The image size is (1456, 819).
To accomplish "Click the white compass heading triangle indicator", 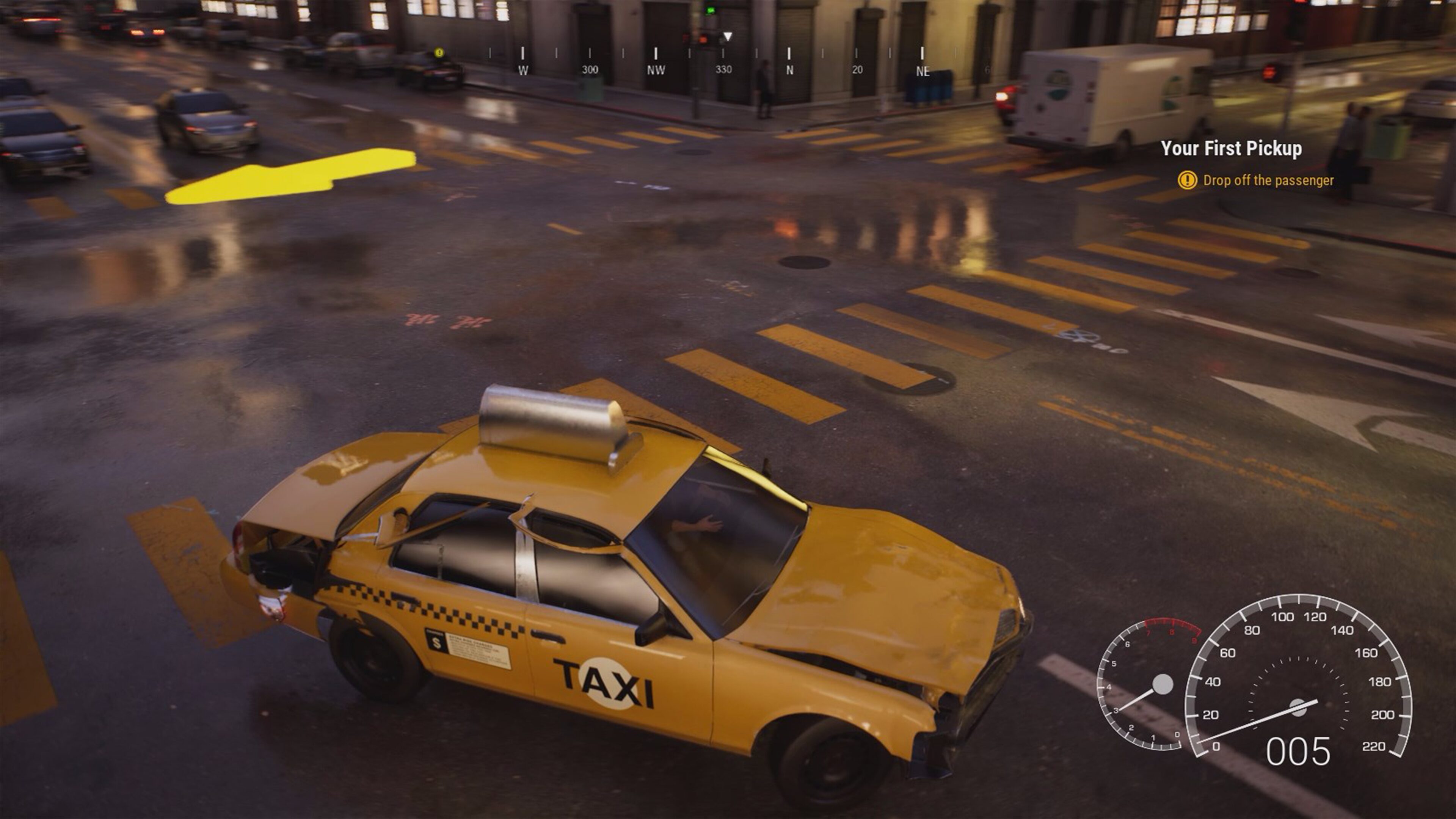I will pos(728,36).
